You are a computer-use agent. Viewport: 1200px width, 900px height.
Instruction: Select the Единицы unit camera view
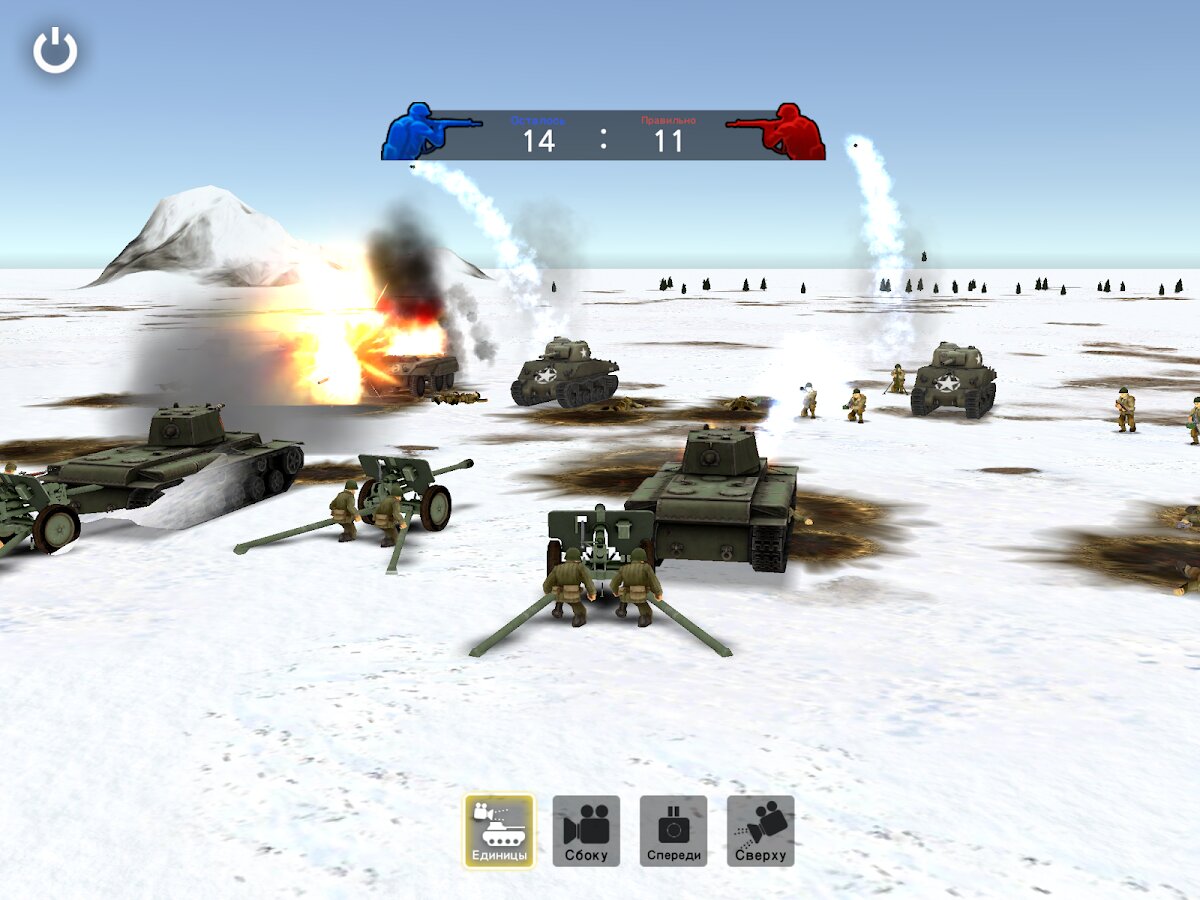point(499,830)
